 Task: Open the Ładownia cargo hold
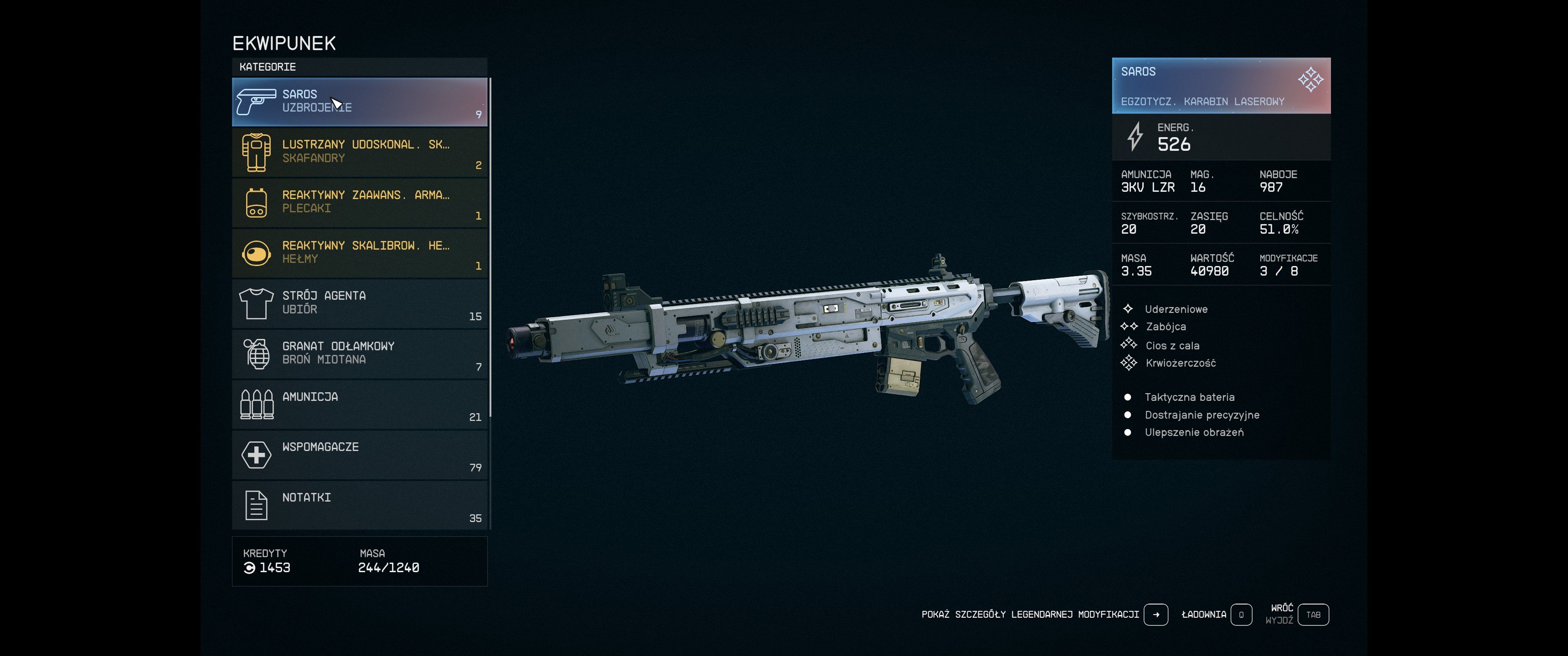[1241, 615]
